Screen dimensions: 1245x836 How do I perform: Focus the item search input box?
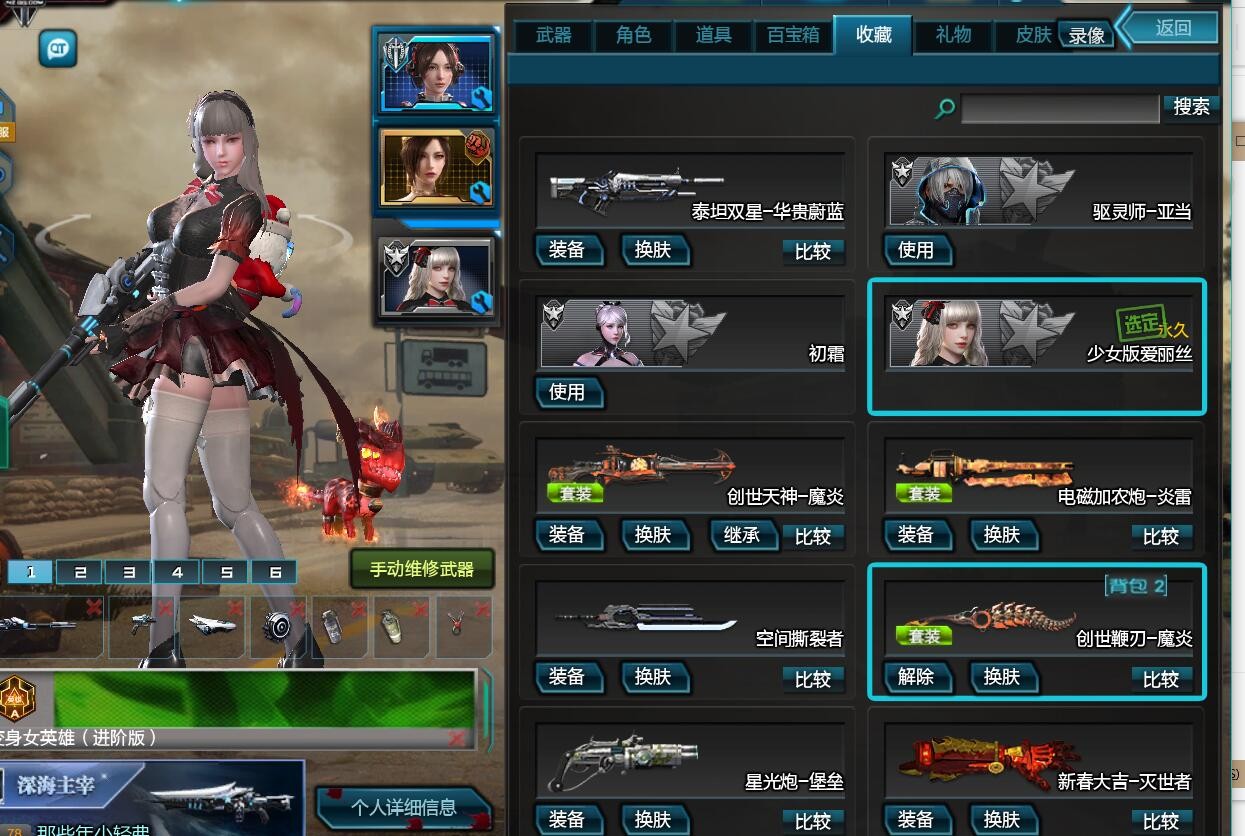pos(1059,108)
